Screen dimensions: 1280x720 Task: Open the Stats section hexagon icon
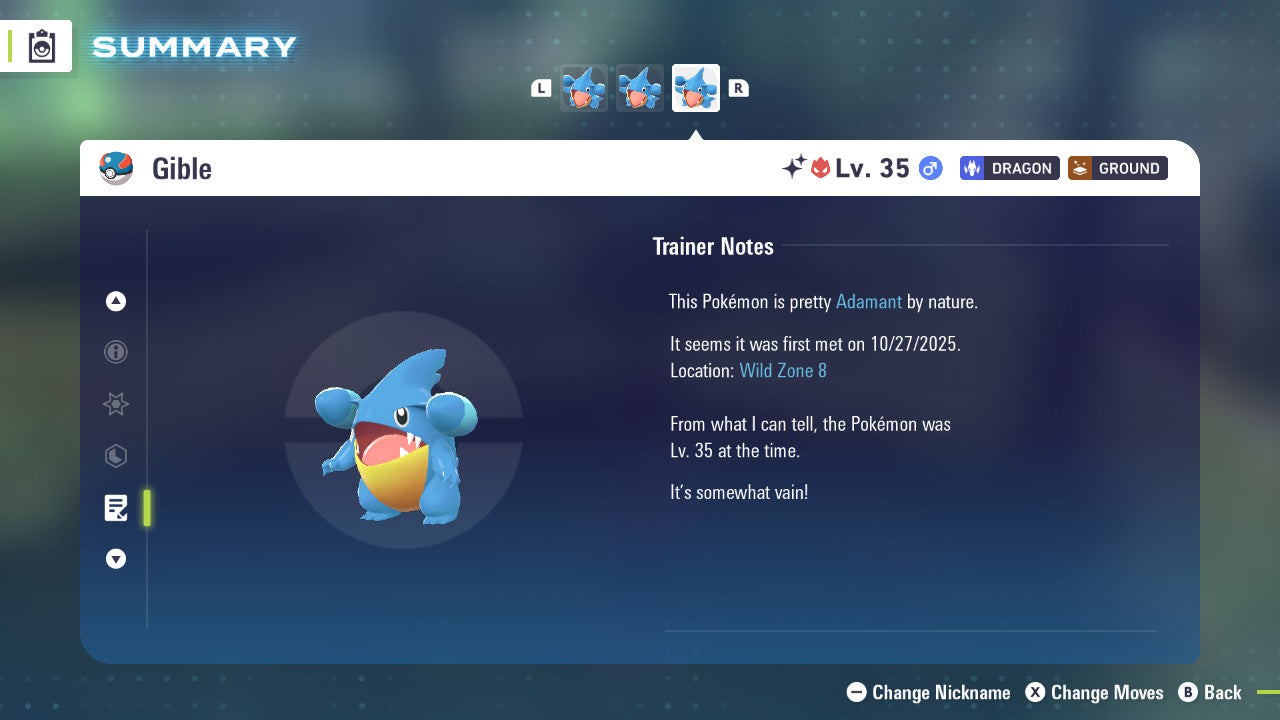[x=116, y=456]
